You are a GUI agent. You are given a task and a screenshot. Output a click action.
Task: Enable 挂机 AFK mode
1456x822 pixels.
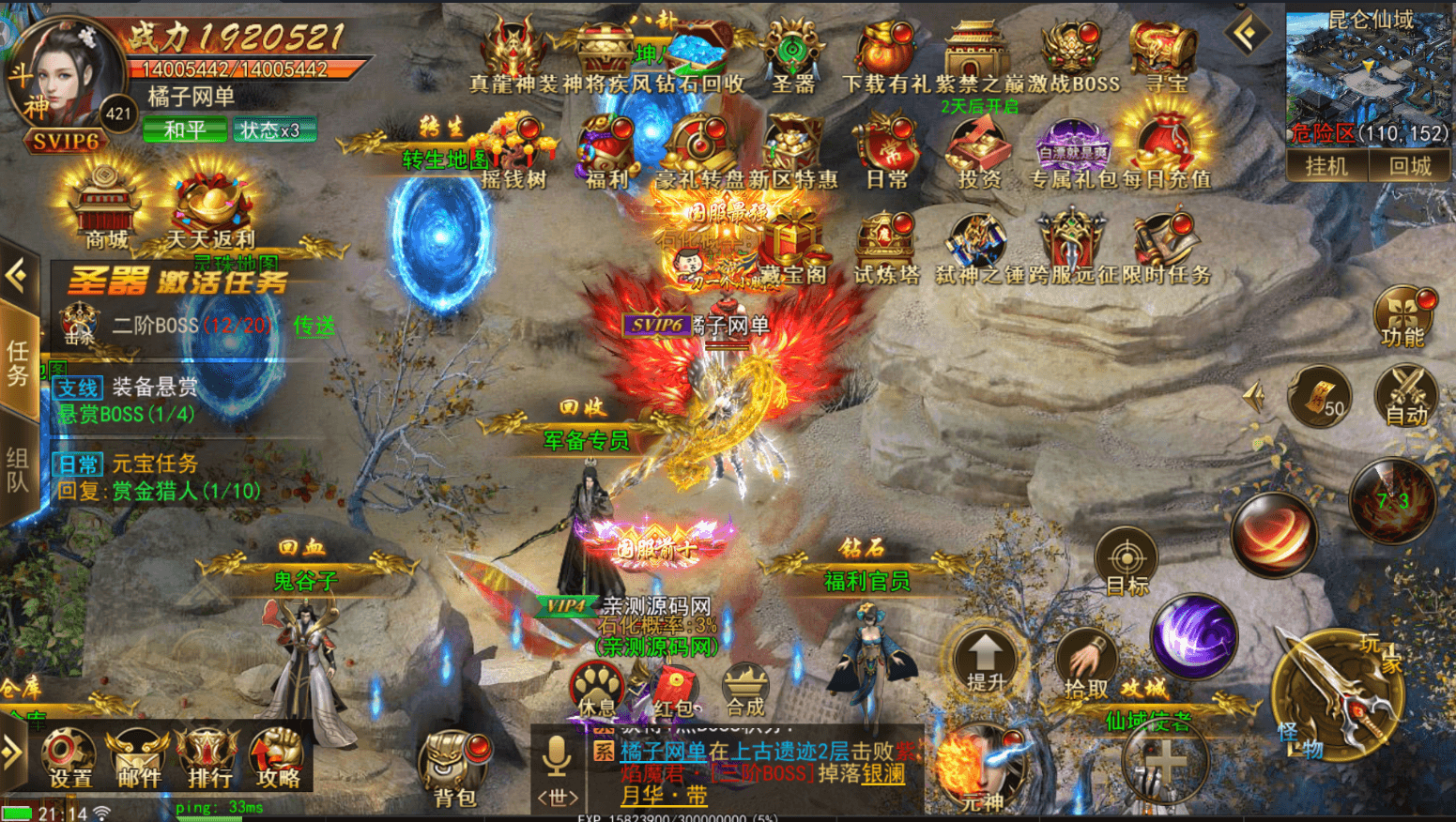click(1328, 167)
